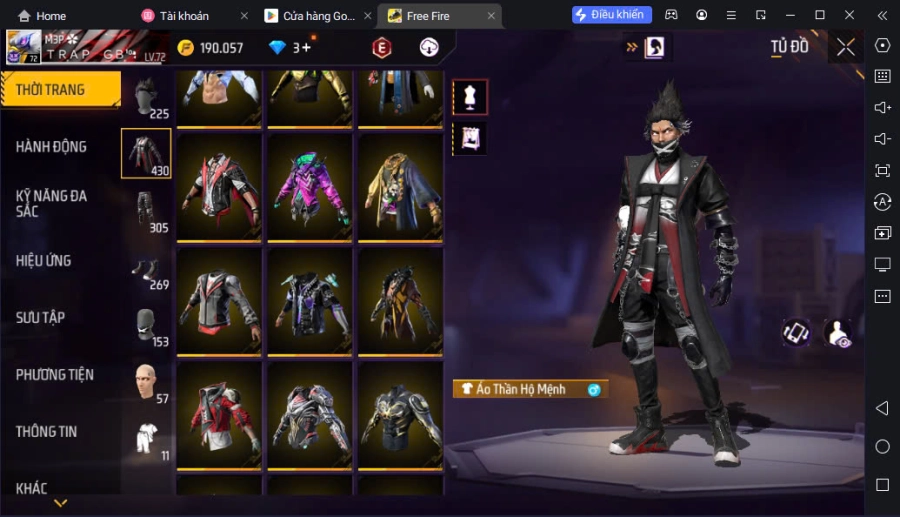Screen dimensions: 900x517
Task: Open the Hiệu Ứng category
Action: [44, 261]
